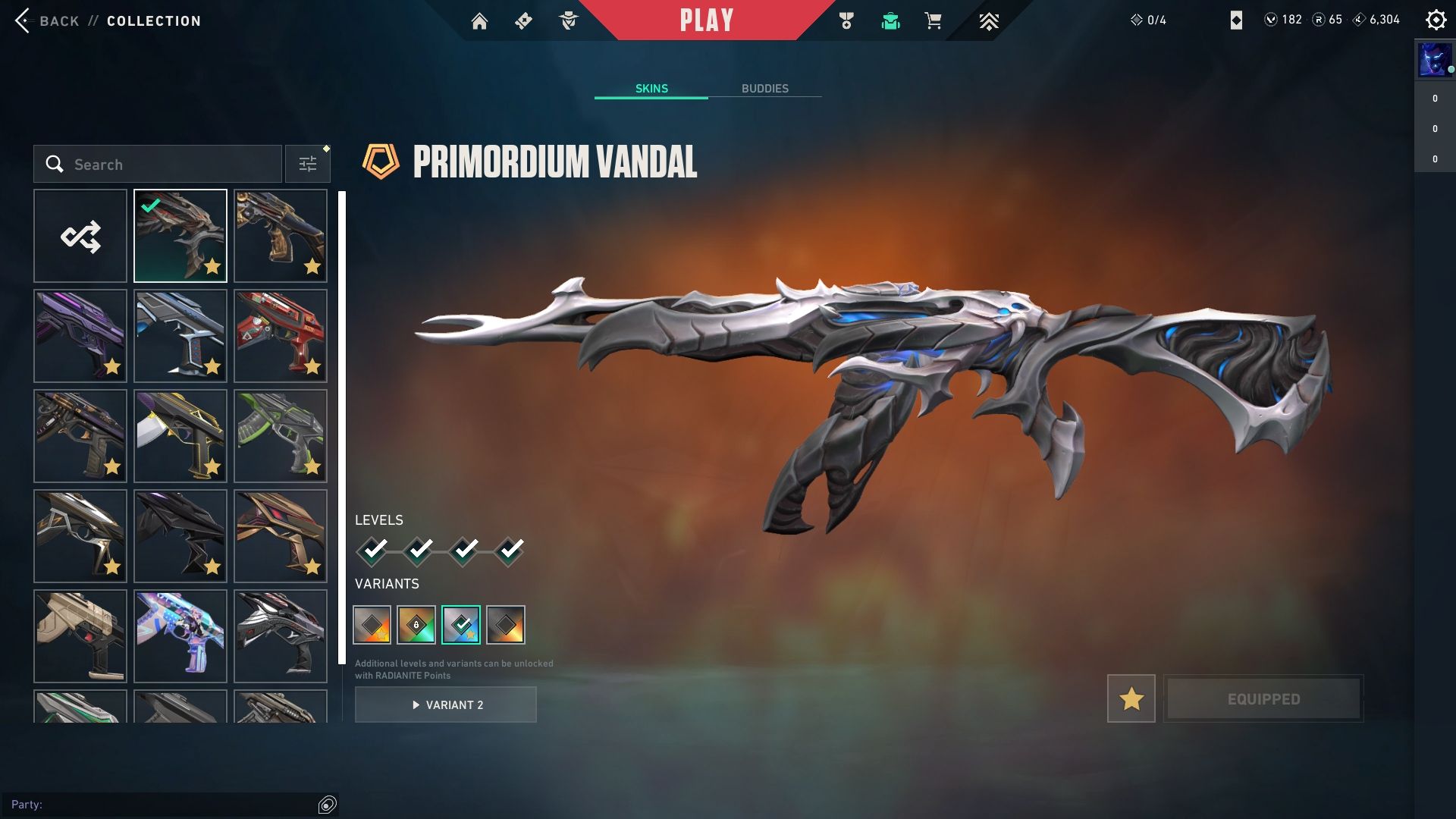The height and width of the screenshot is (819, 1456).
Task: Open the skin filter options
Action: [x=308, y=165]
